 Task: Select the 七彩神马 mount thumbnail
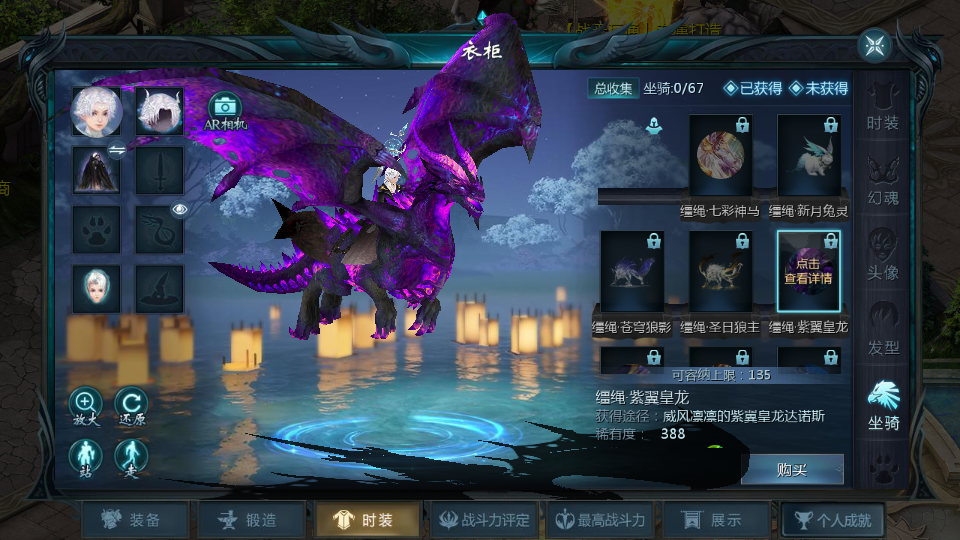pos(720,156)
